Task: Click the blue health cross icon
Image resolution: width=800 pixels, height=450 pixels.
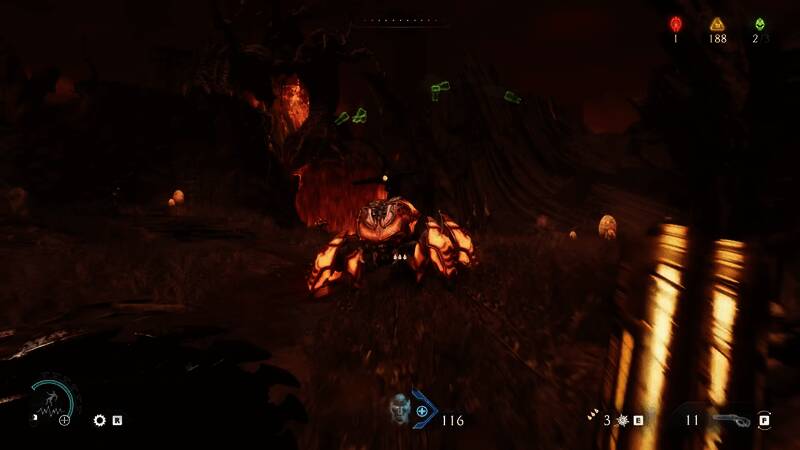Action: [x=422, y=410]
